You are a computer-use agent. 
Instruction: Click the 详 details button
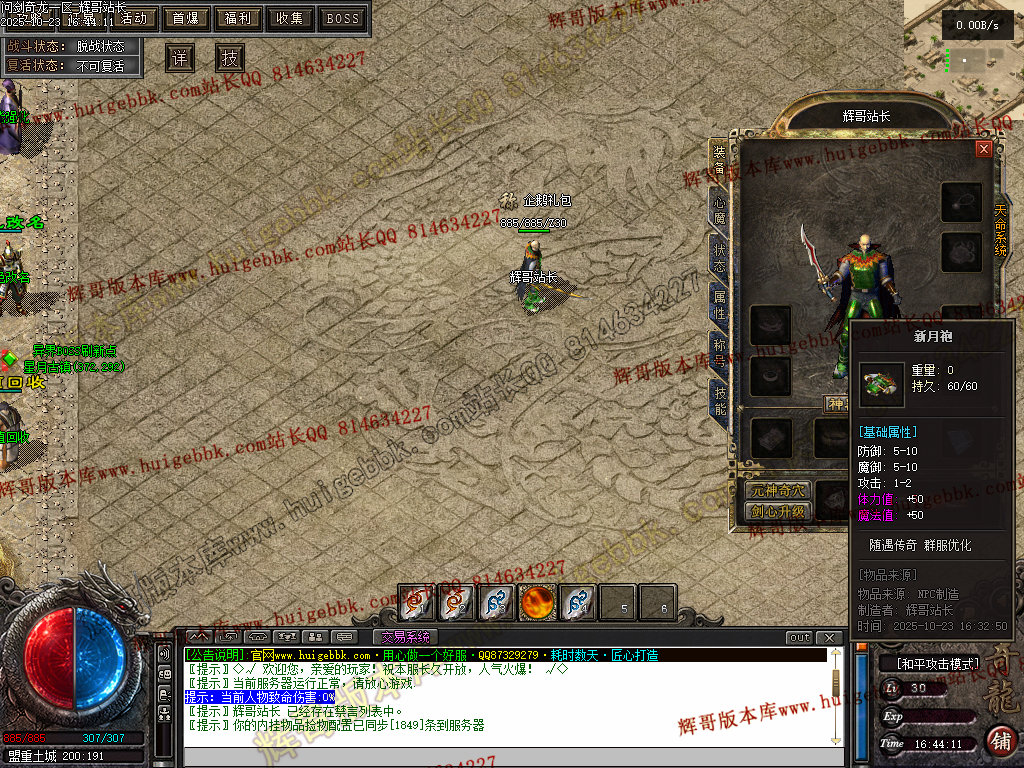click(179, 58)
